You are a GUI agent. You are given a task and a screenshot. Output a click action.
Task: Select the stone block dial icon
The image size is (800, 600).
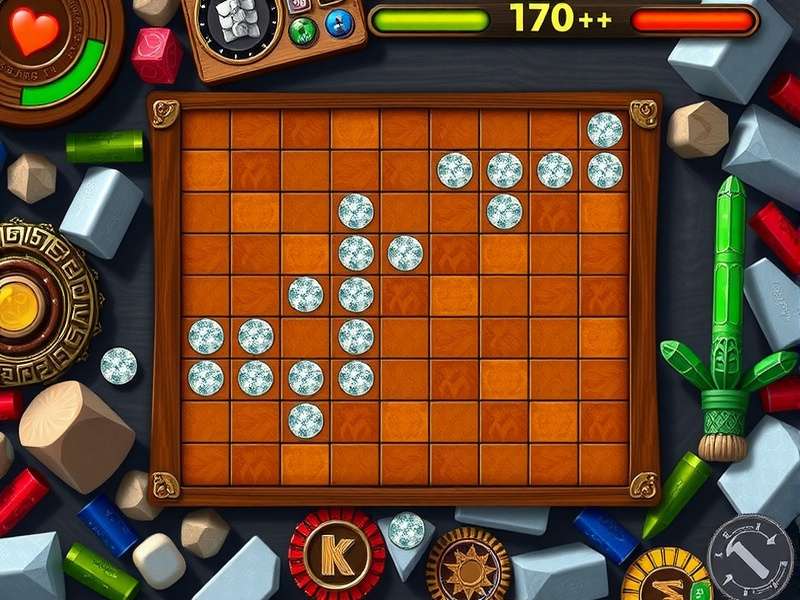(237, 22)
